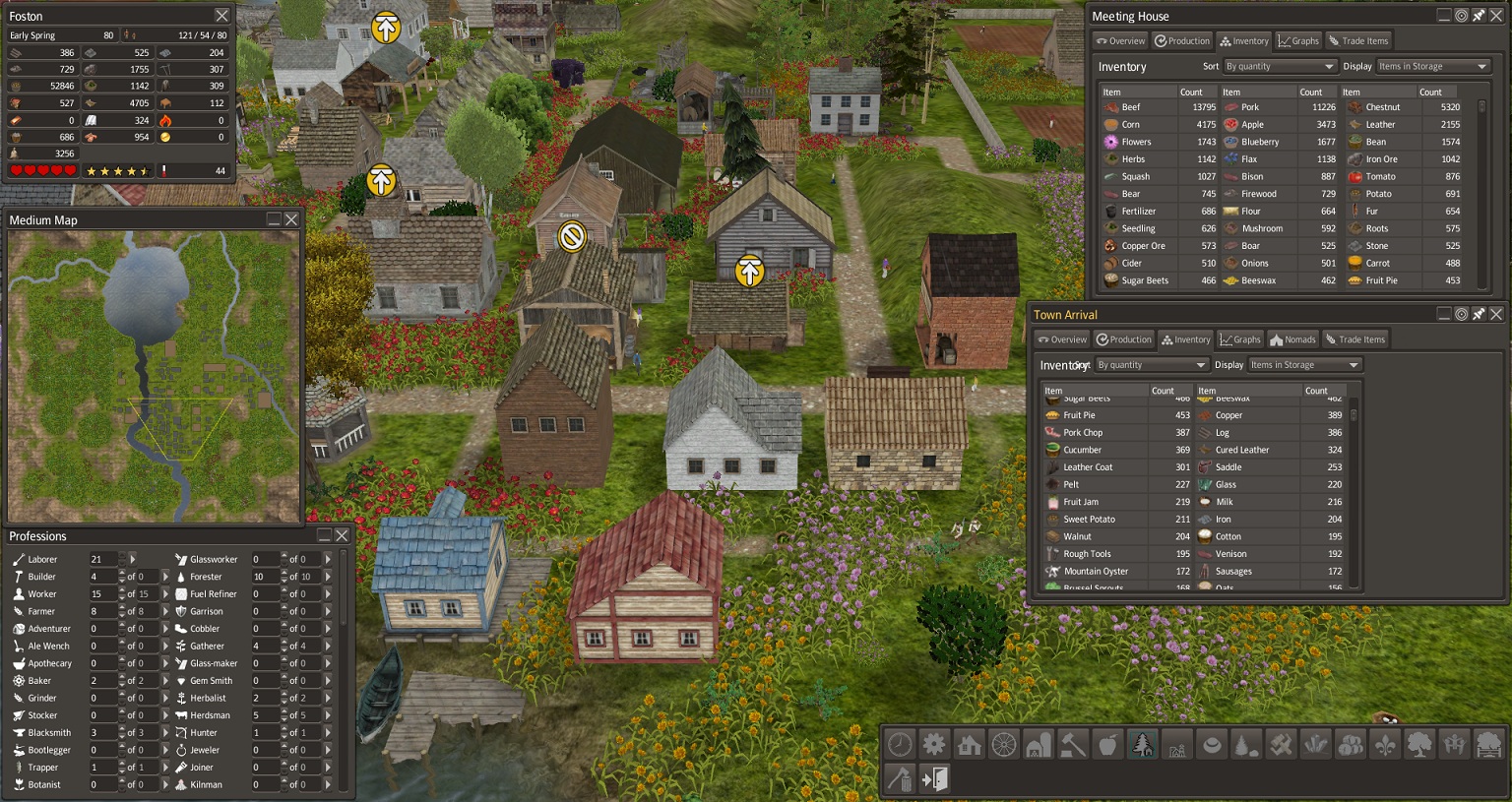Close the Meeting House window

[x=1496, y=16]
